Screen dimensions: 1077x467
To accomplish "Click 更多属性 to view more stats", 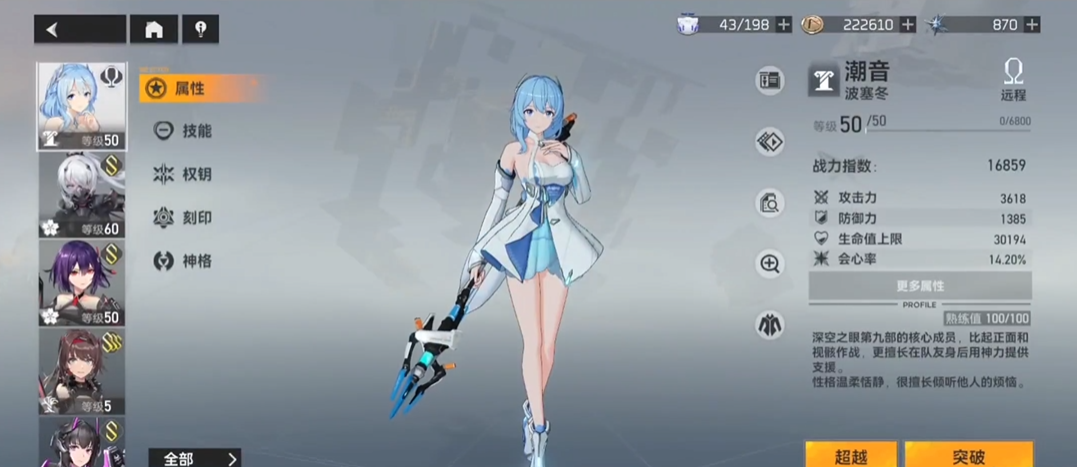I will tap(919, 286).
